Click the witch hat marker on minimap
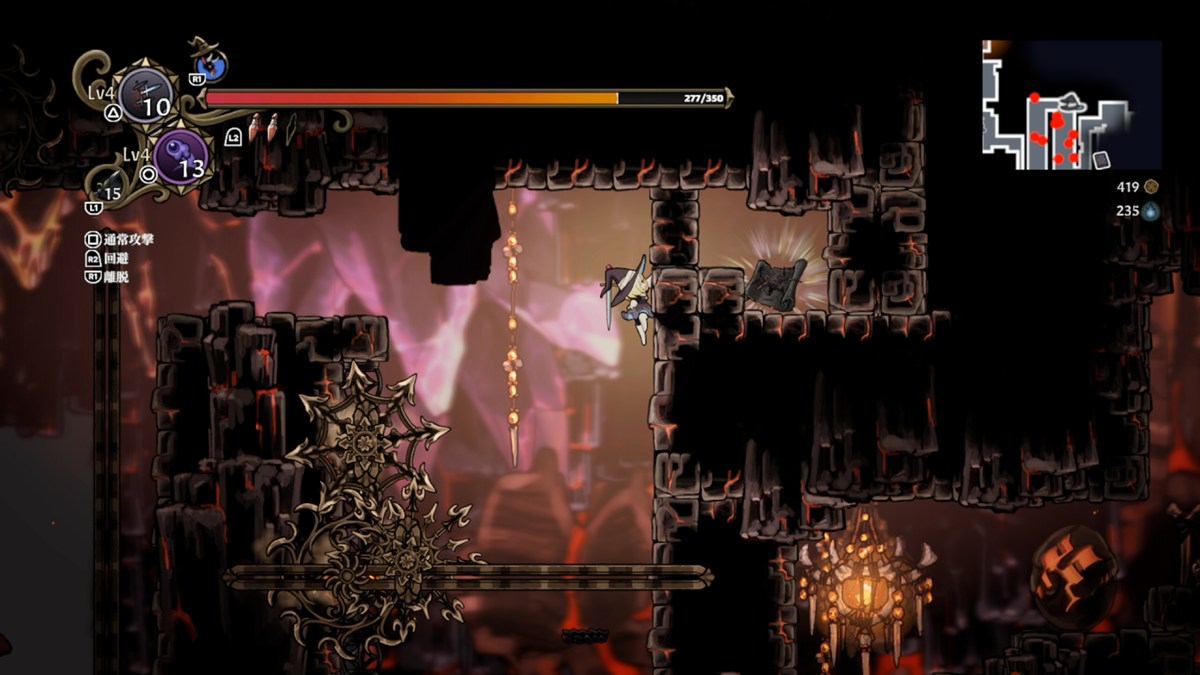1200x675 pixels. [x=1071, y=101]
